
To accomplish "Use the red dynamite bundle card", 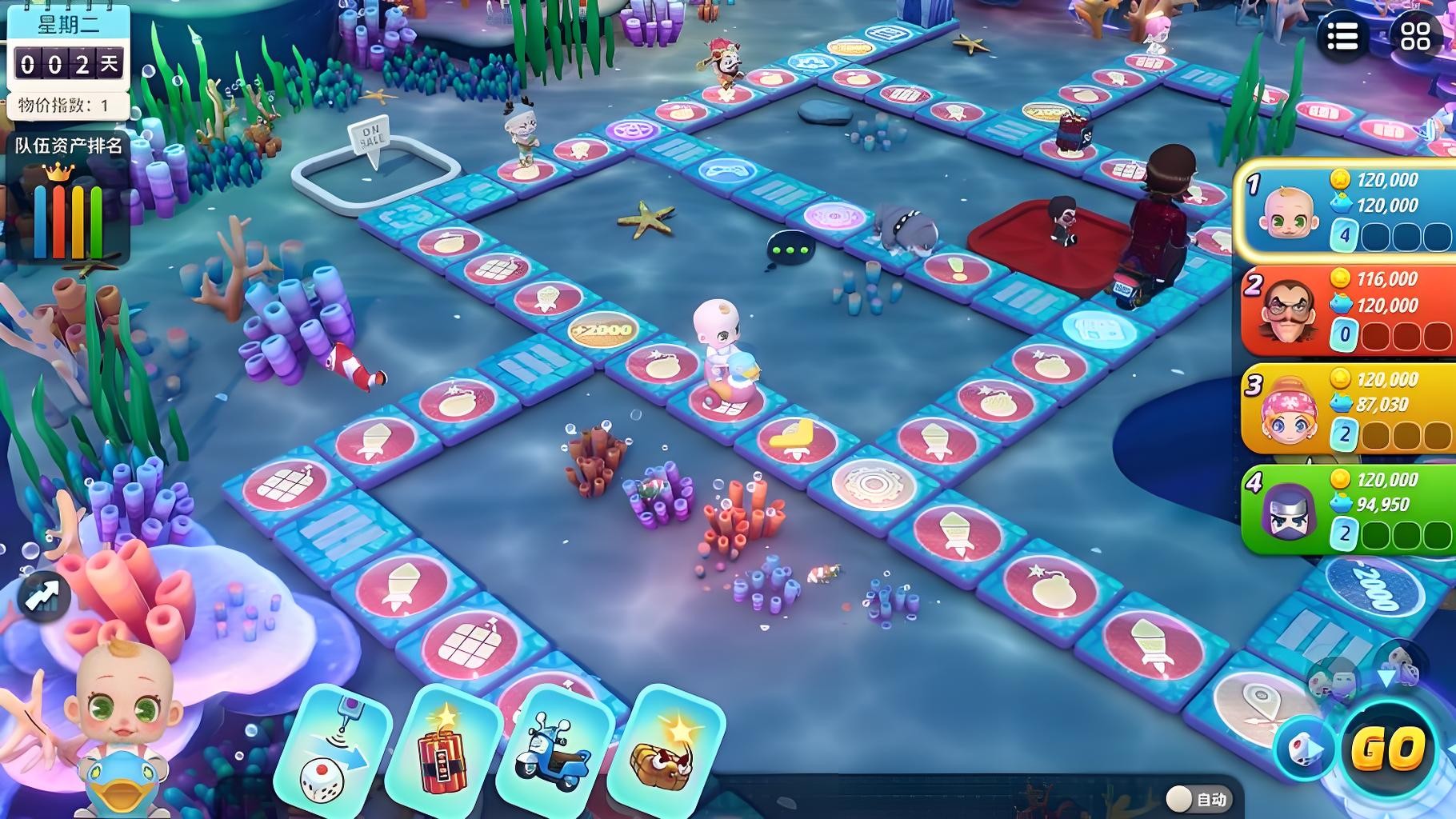I will pyautogui.click(x=442, y=749).
